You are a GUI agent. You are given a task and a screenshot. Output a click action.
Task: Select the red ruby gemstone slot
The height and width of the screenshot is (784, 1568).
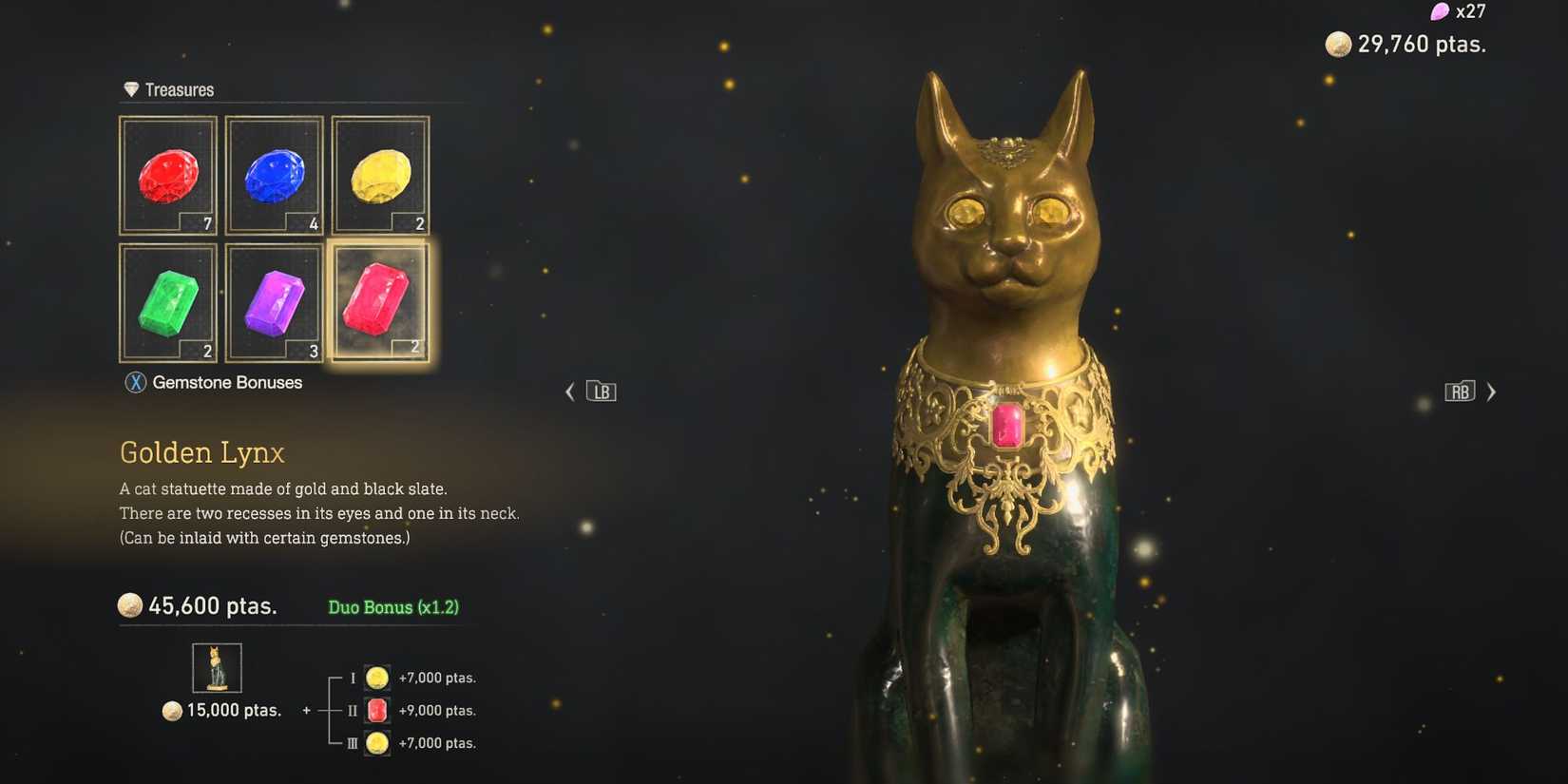[167, 176]
